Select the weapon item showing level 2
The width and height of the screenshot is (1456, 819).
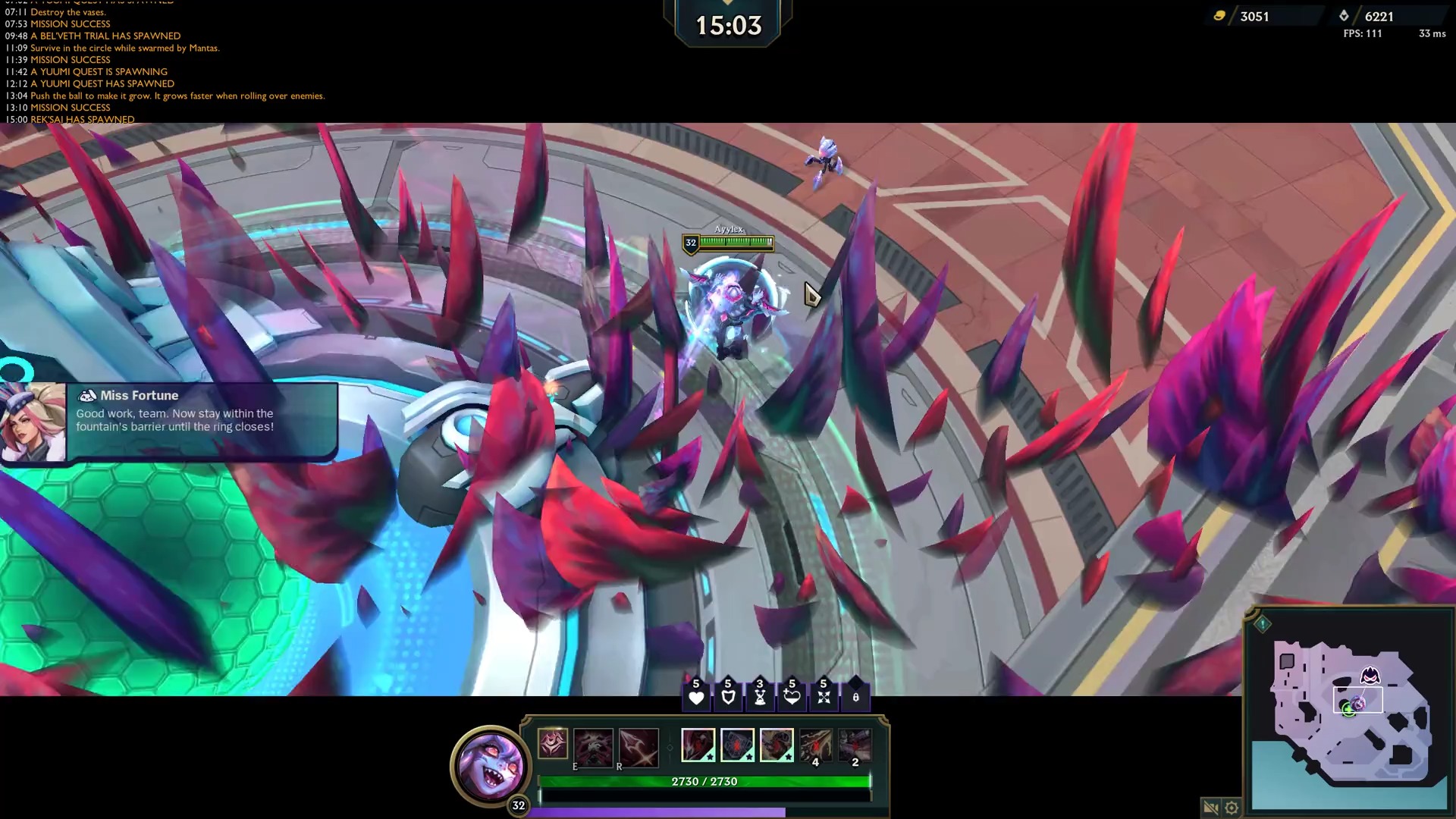tap(854, 746)
